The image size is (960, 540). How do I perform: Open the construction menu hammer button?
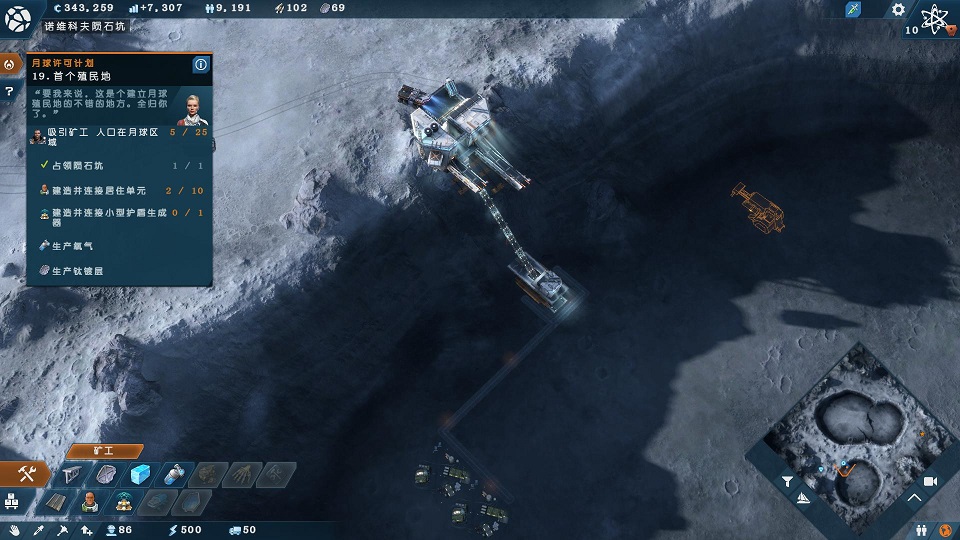(27, 475)
